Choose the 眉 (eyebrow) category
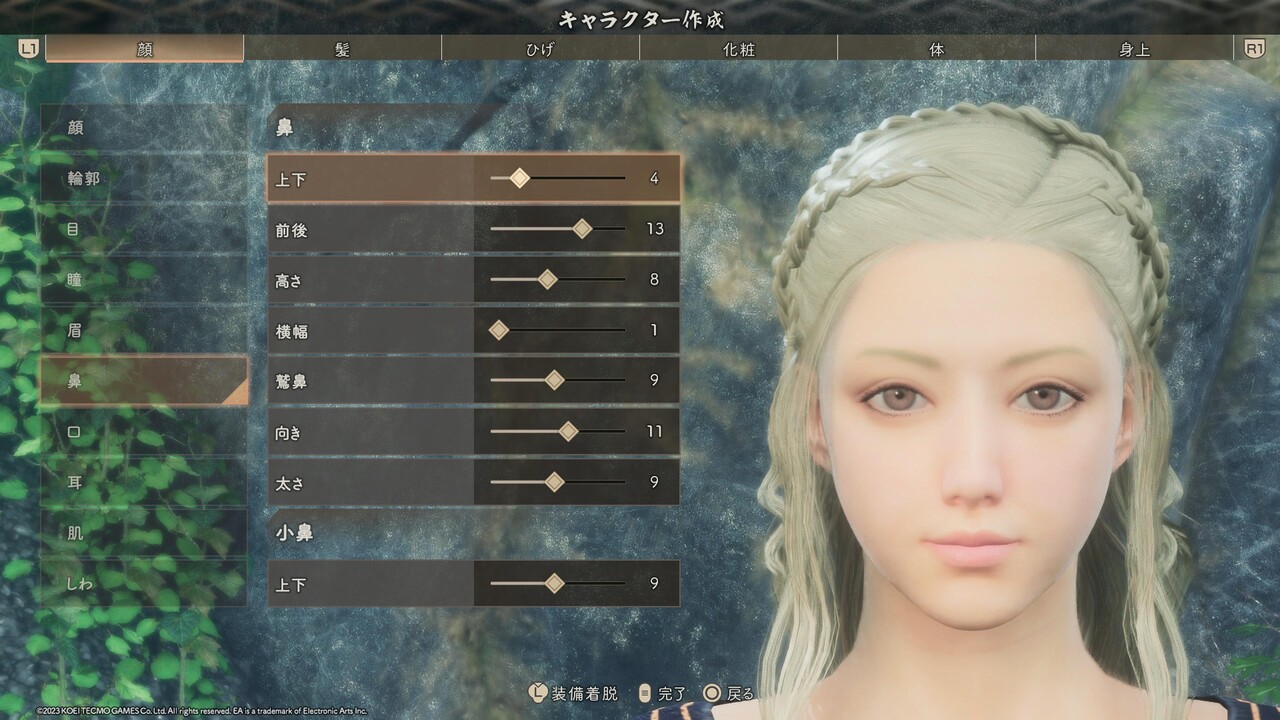 coord(143,330)
